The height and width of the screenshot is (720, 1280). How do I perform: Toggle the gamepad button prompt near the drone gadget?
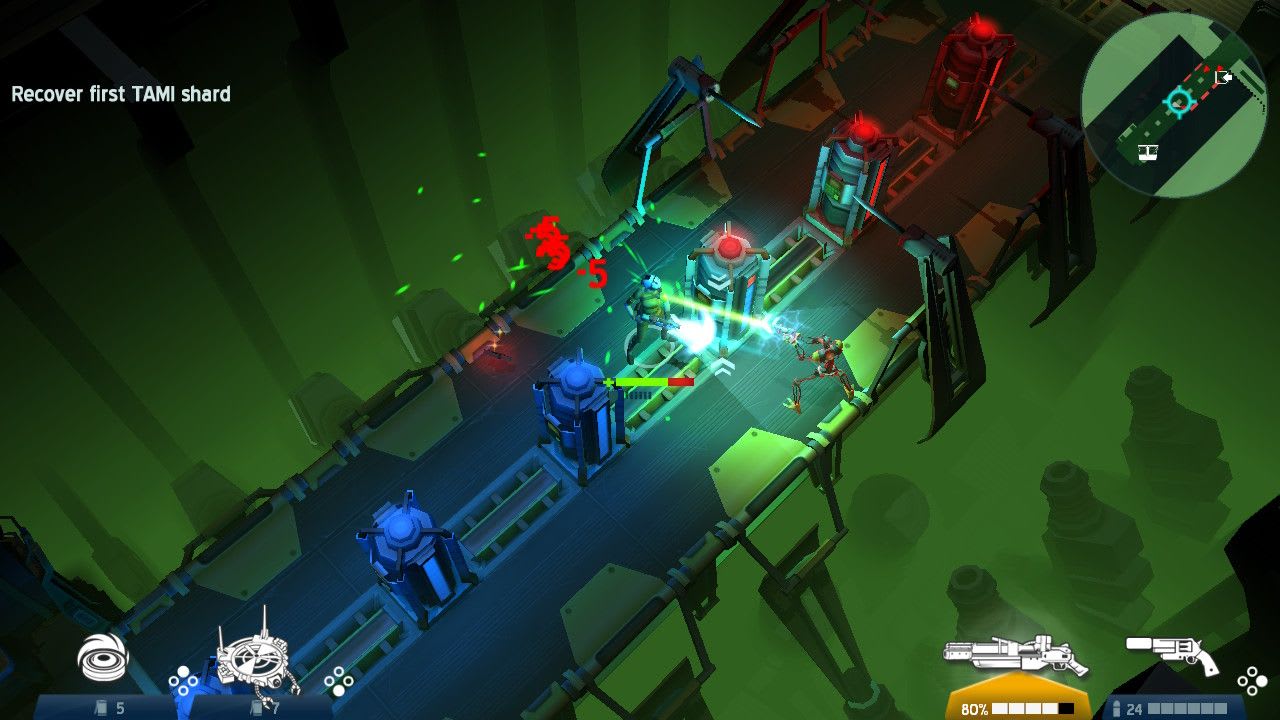[338, 681]
